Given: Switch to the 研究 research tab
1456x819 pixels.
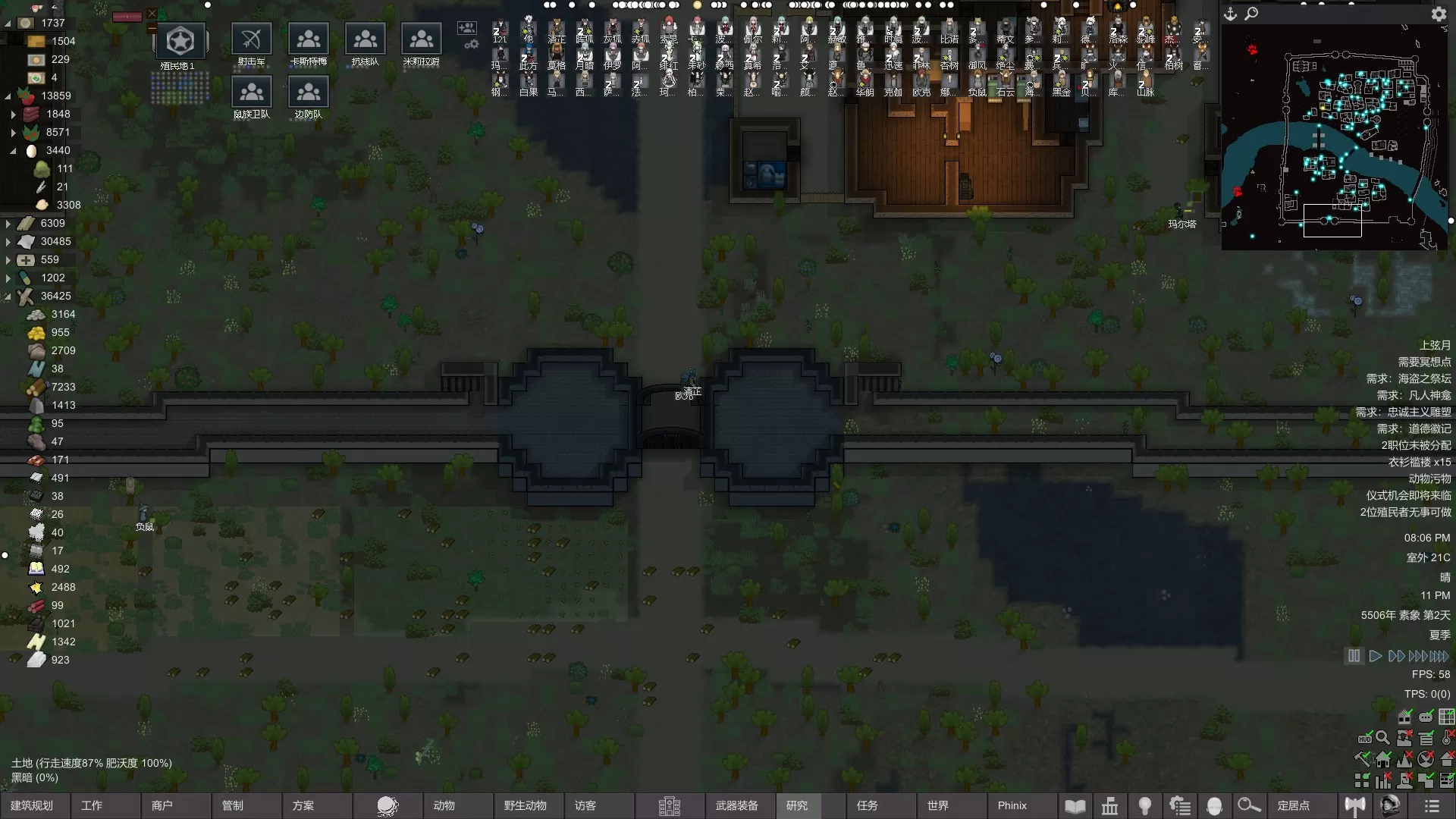Looking at the screenshot, I should click(797, 805).
